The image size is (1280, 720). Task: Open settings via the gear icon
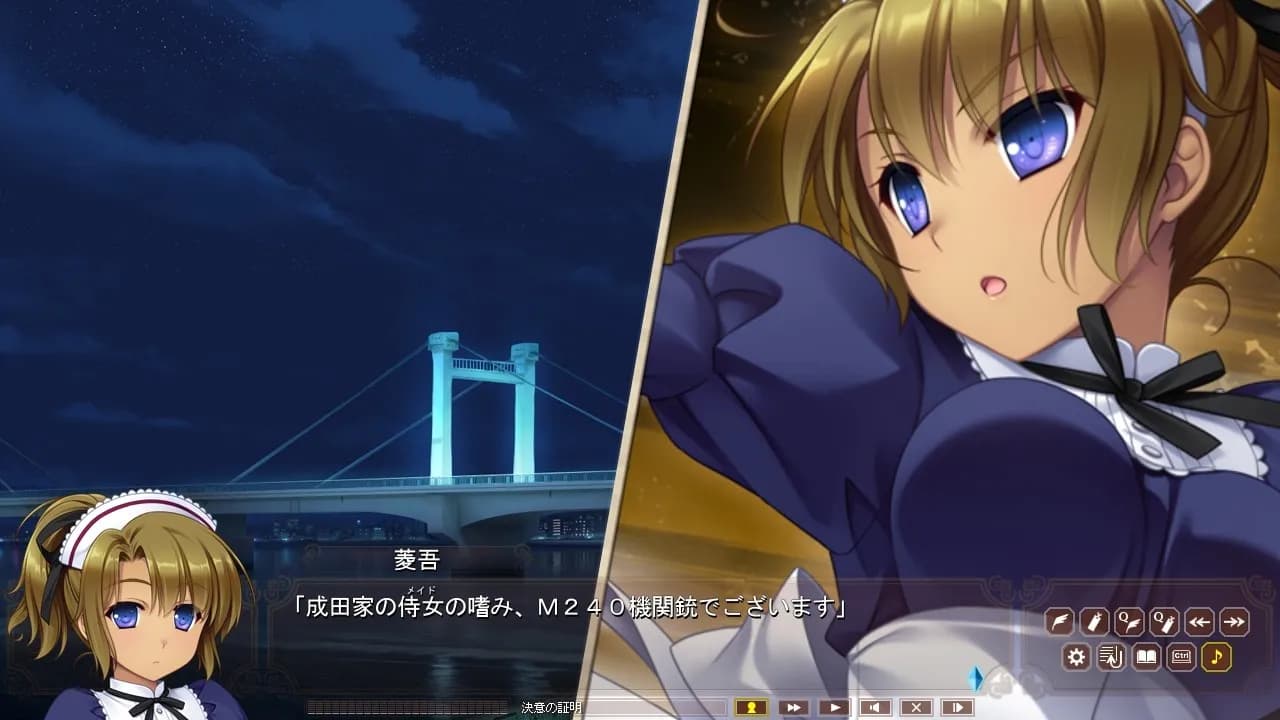click(x=1076, y=657)
